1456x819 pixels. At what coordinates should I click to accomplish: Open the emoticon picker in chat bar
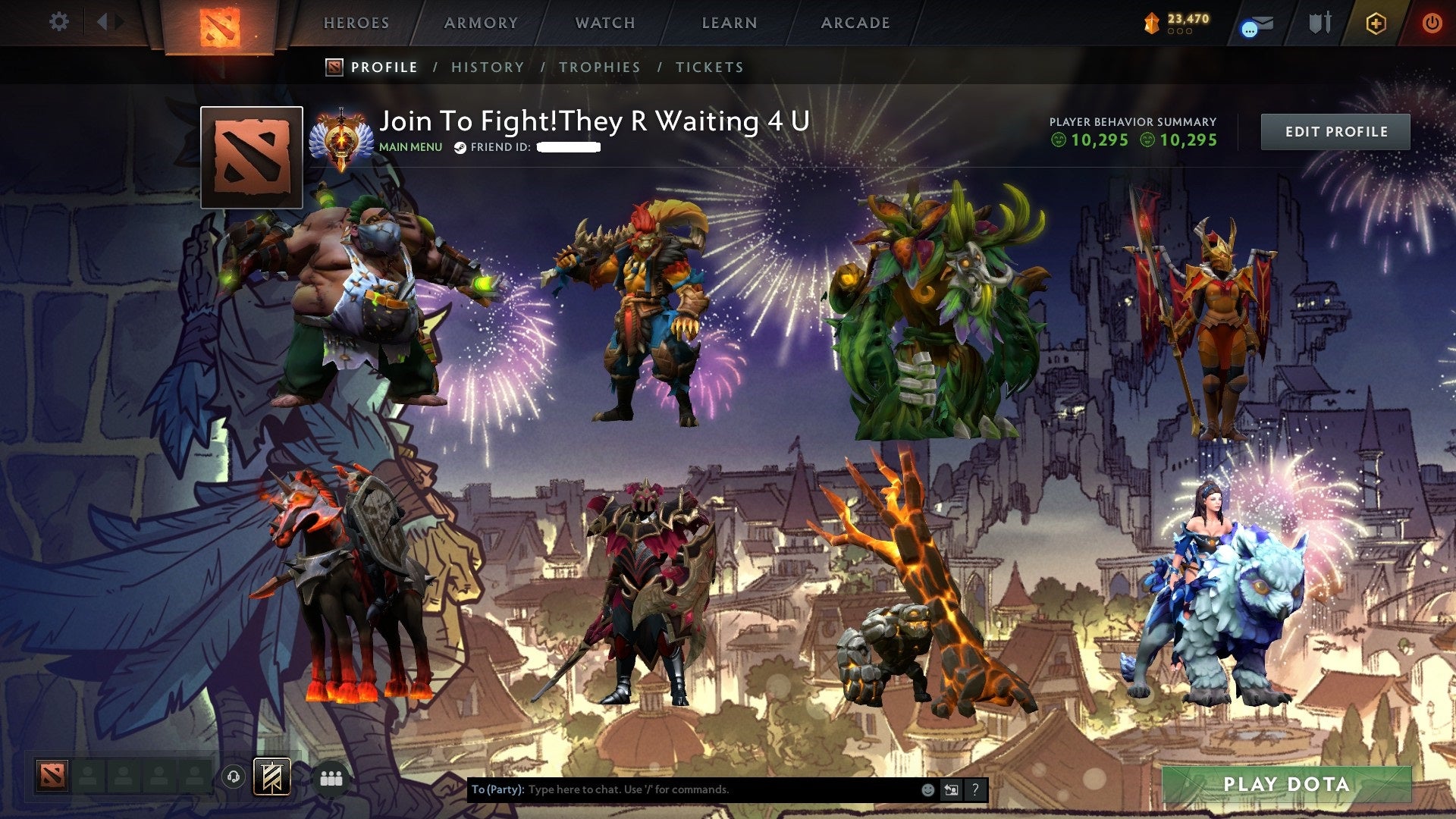click(927, 789)
